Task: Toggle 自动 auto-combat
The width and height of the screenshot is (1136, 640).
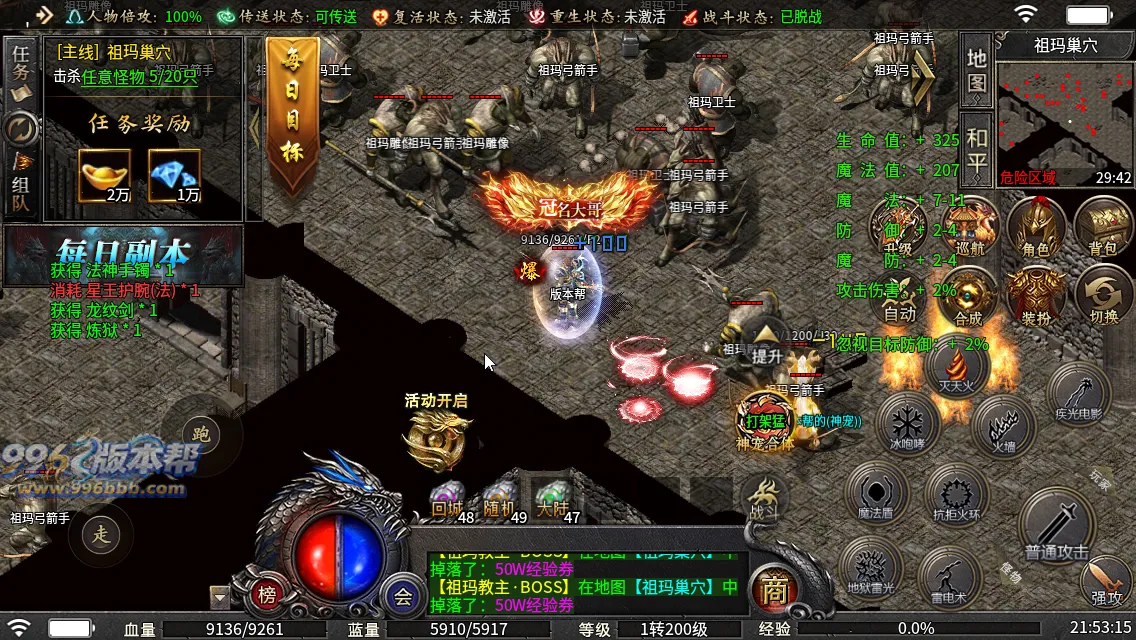Action: click(x=900, y=297)
